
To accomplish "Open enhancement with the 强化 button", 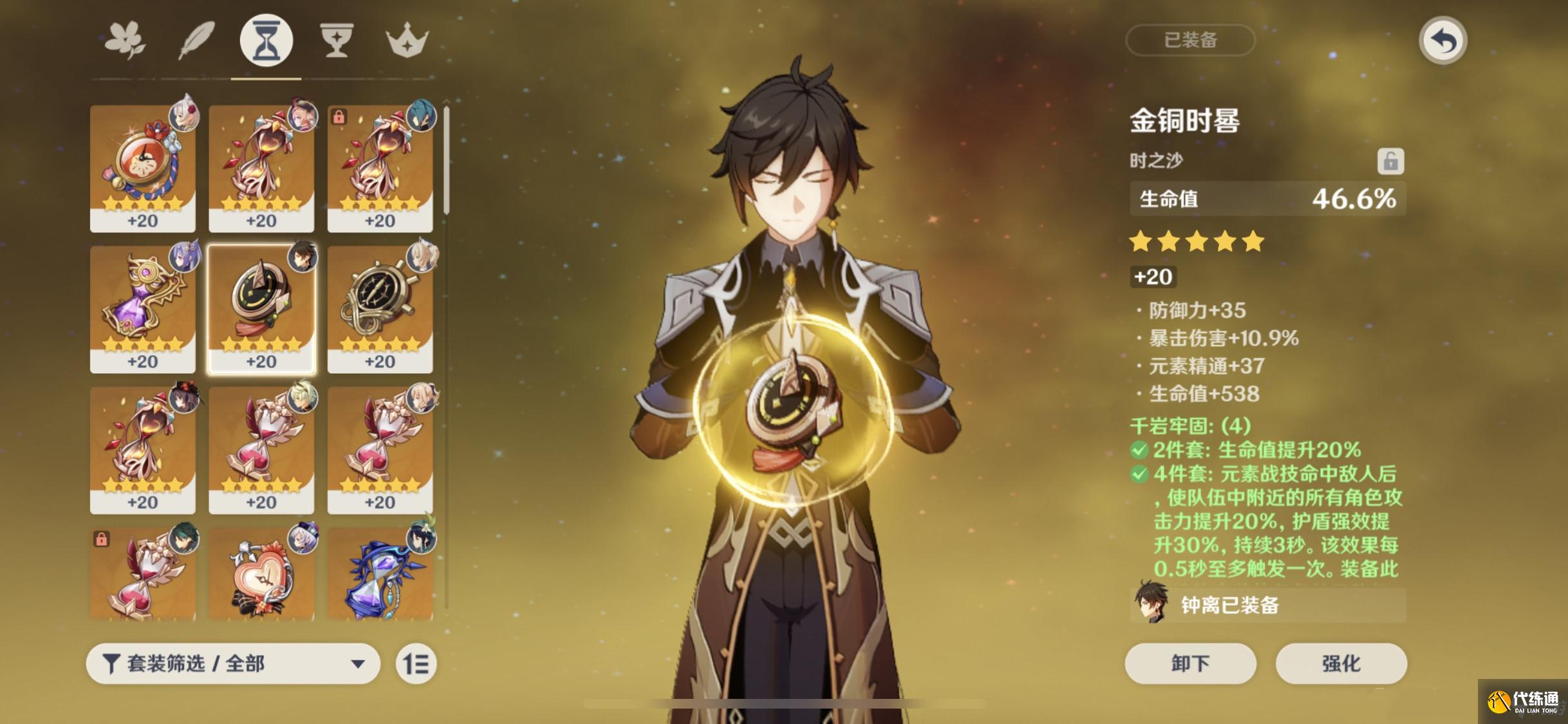I will 1341,664.
